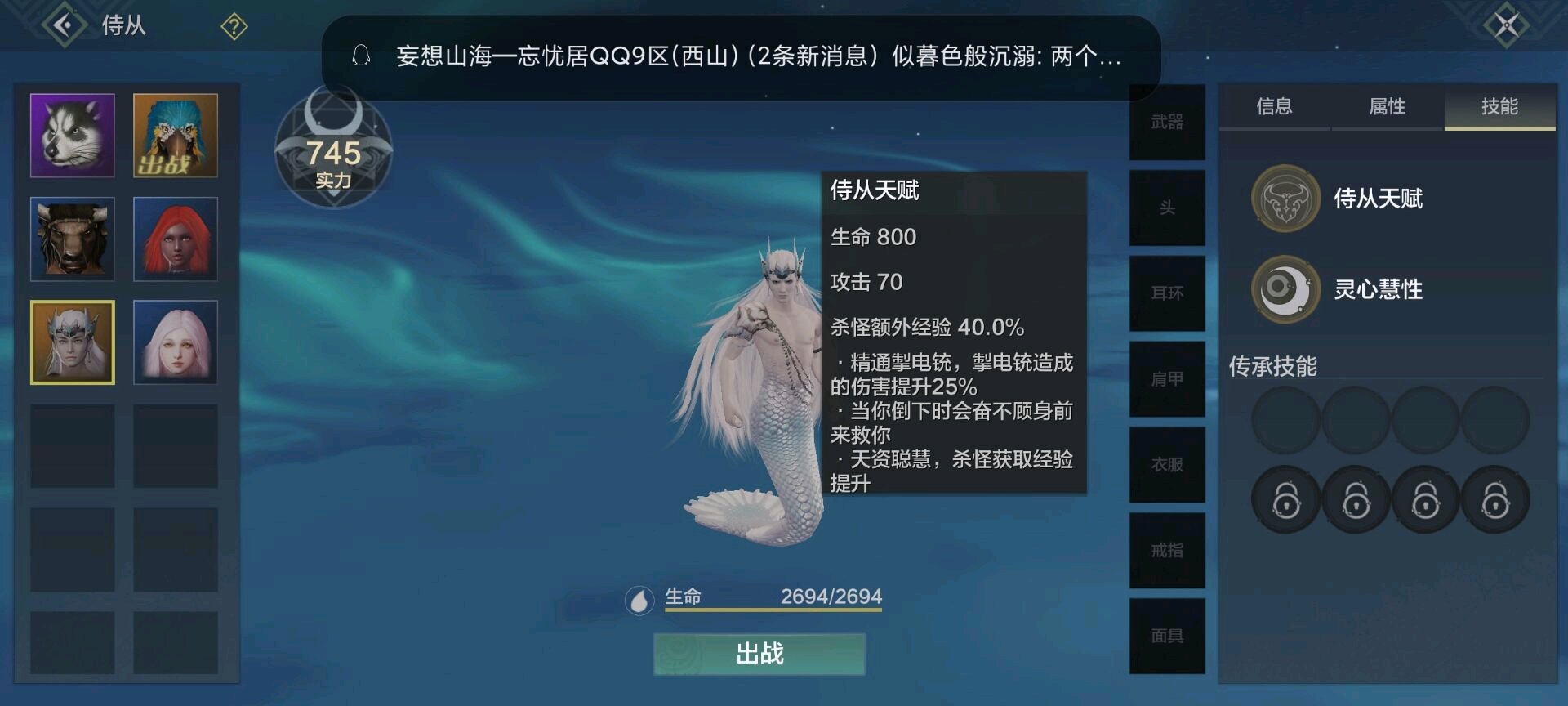Open the 头 equipment slot

tap(1167, 208)
